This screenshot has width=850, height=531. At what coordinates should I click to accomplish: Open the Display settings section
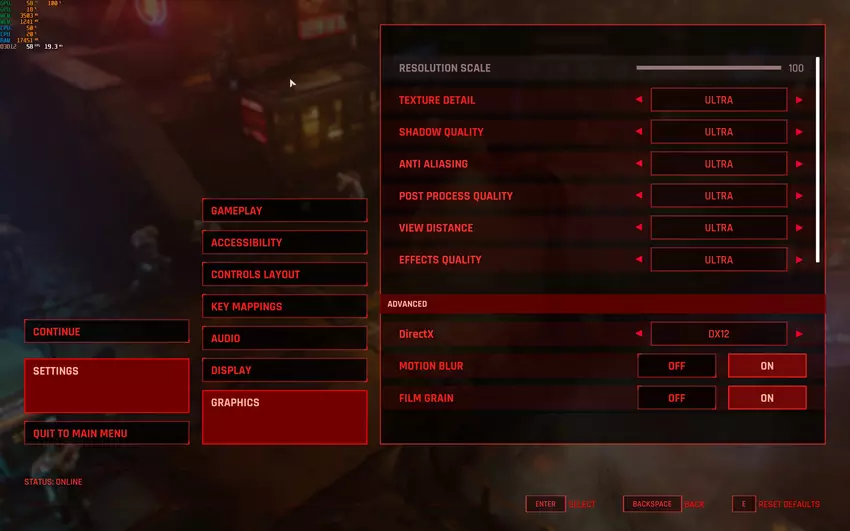click(284, 371)
